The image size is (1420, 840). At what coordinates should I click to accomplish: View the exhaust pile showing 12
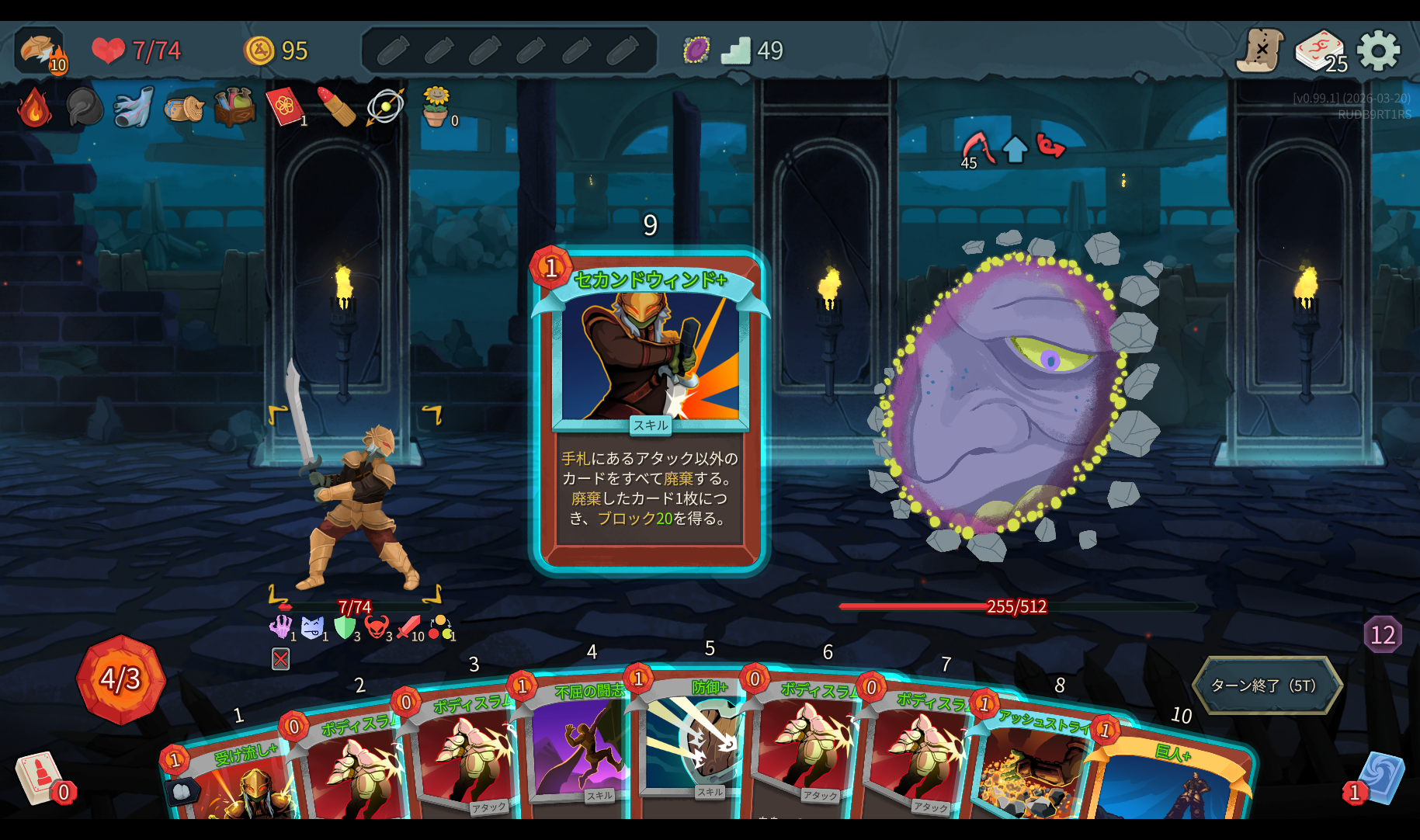click(x=1382, y=635)
